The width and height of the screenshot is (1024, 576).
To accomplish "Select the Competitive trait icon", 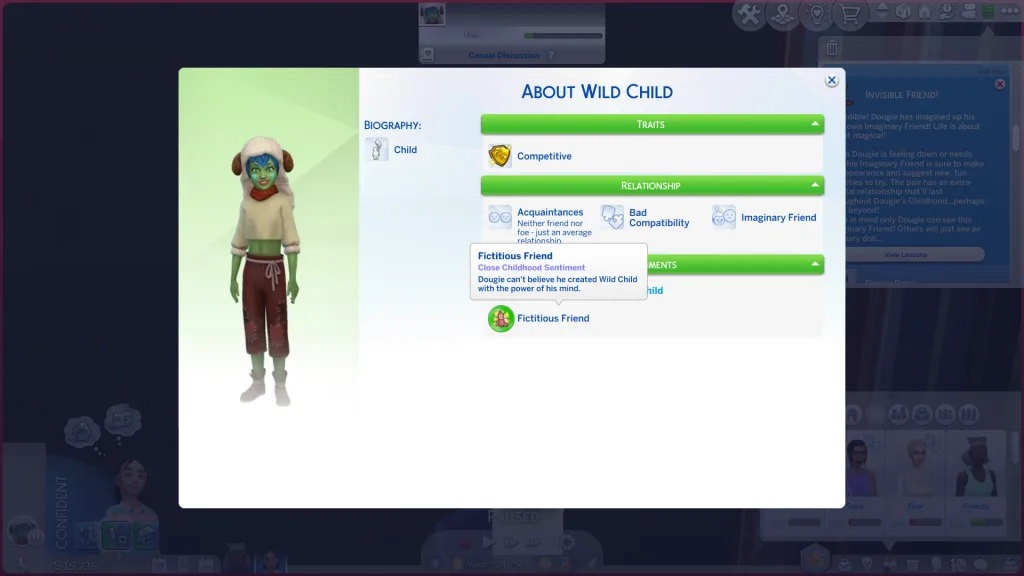I will tap(500, 156).
